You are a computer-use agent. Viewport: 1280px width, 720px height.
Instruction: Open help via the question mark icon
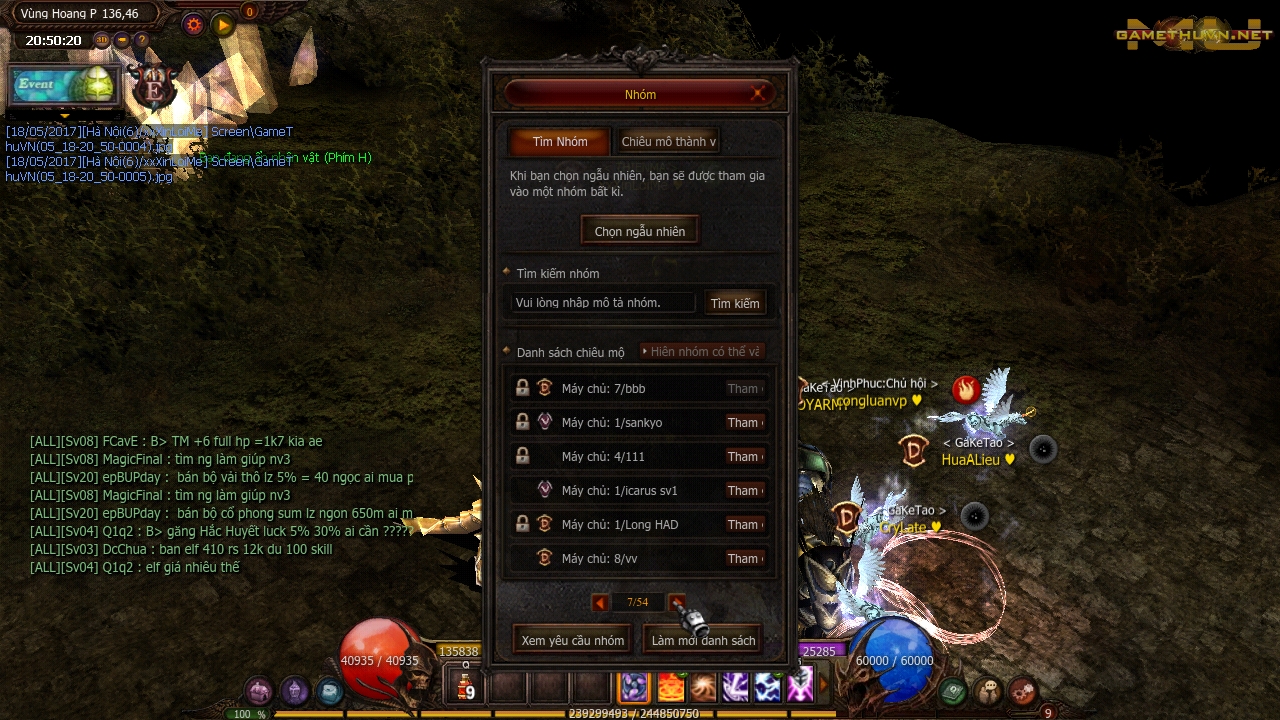142,40
